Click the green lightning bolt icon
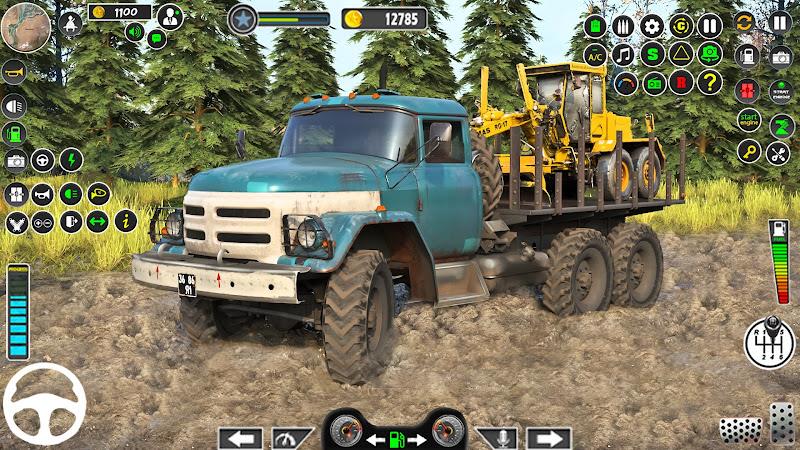Screen dimensions: 800x450 71,160
